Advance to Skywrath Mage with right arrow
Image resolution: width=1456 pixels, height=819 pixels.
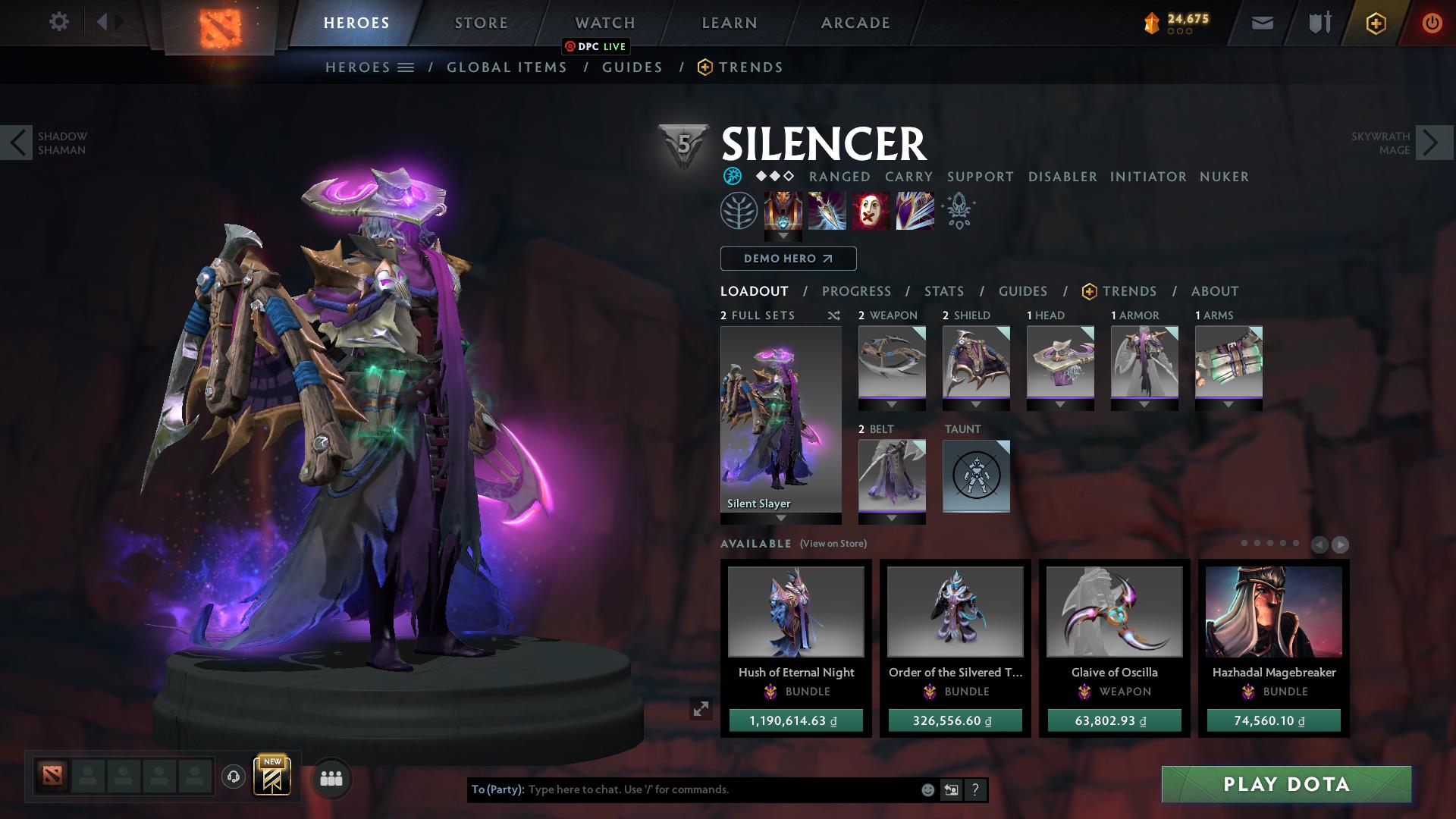coord(1429,142)
